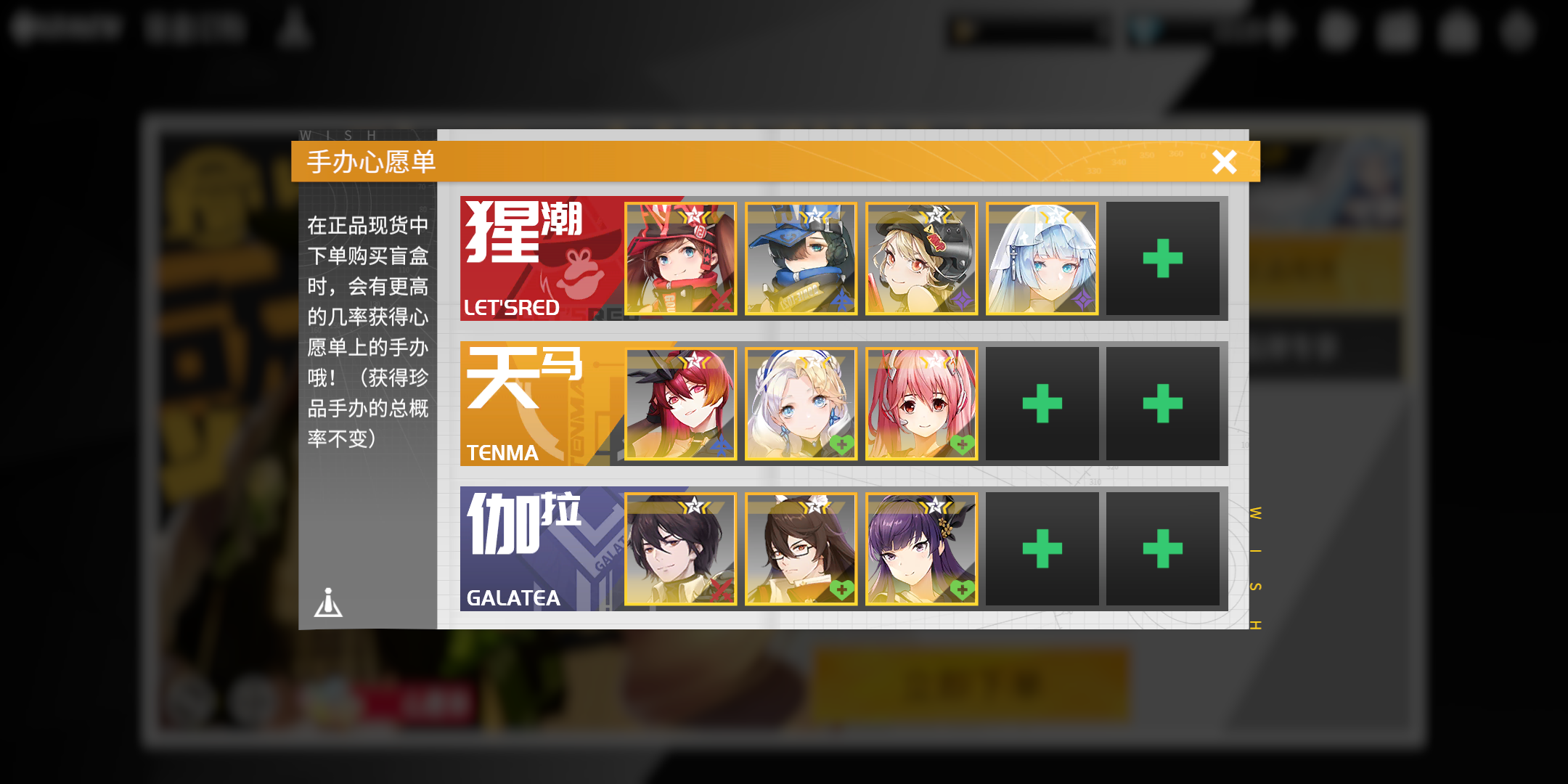Add a figure via the first plus slot in TENMA row
This screenshot has width=1568, height=784.
coord(1043,403)
